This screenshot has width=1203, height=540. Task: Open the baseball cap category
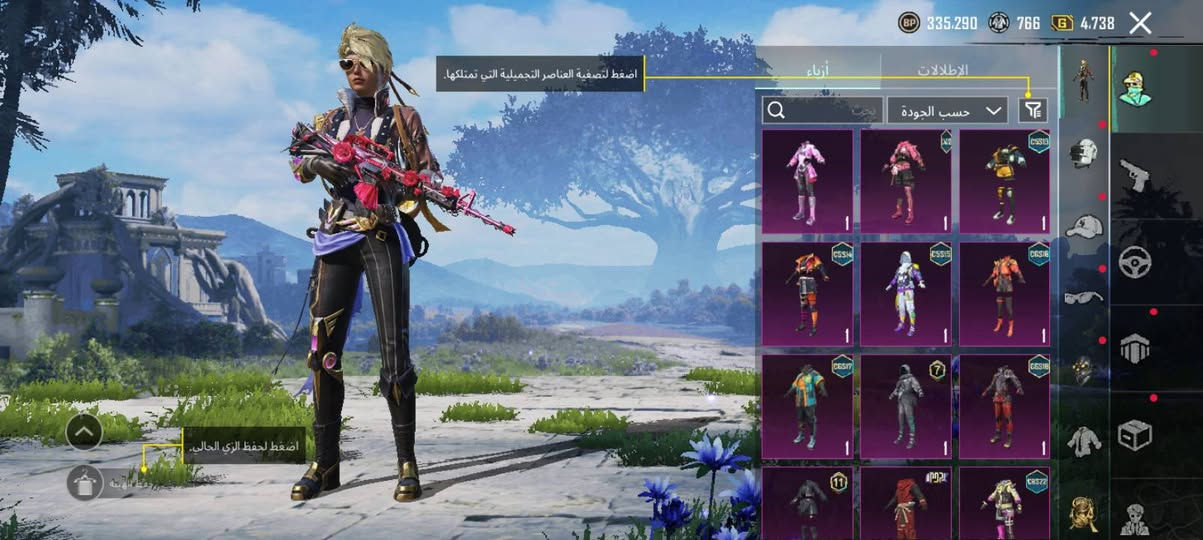point(1084,226)
